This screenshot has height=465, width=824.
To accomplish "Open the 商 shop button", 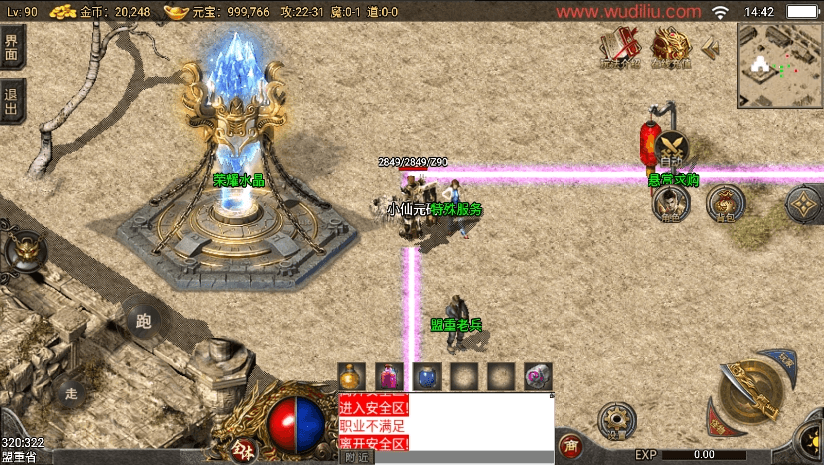I will click(571, 445).
